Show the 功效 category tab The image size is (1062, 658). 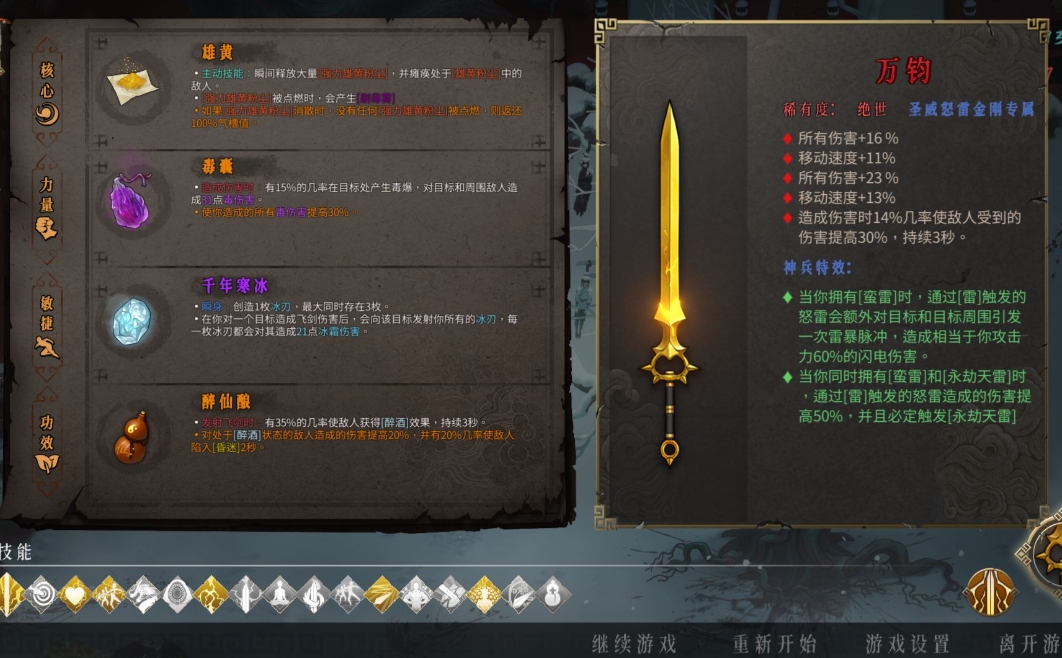(x=47, y=442)
